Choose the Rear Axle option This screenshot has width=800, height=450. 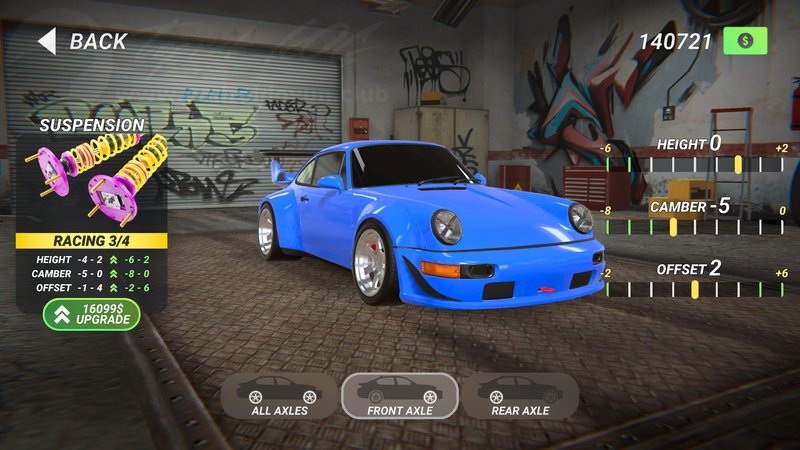(520, 396)
